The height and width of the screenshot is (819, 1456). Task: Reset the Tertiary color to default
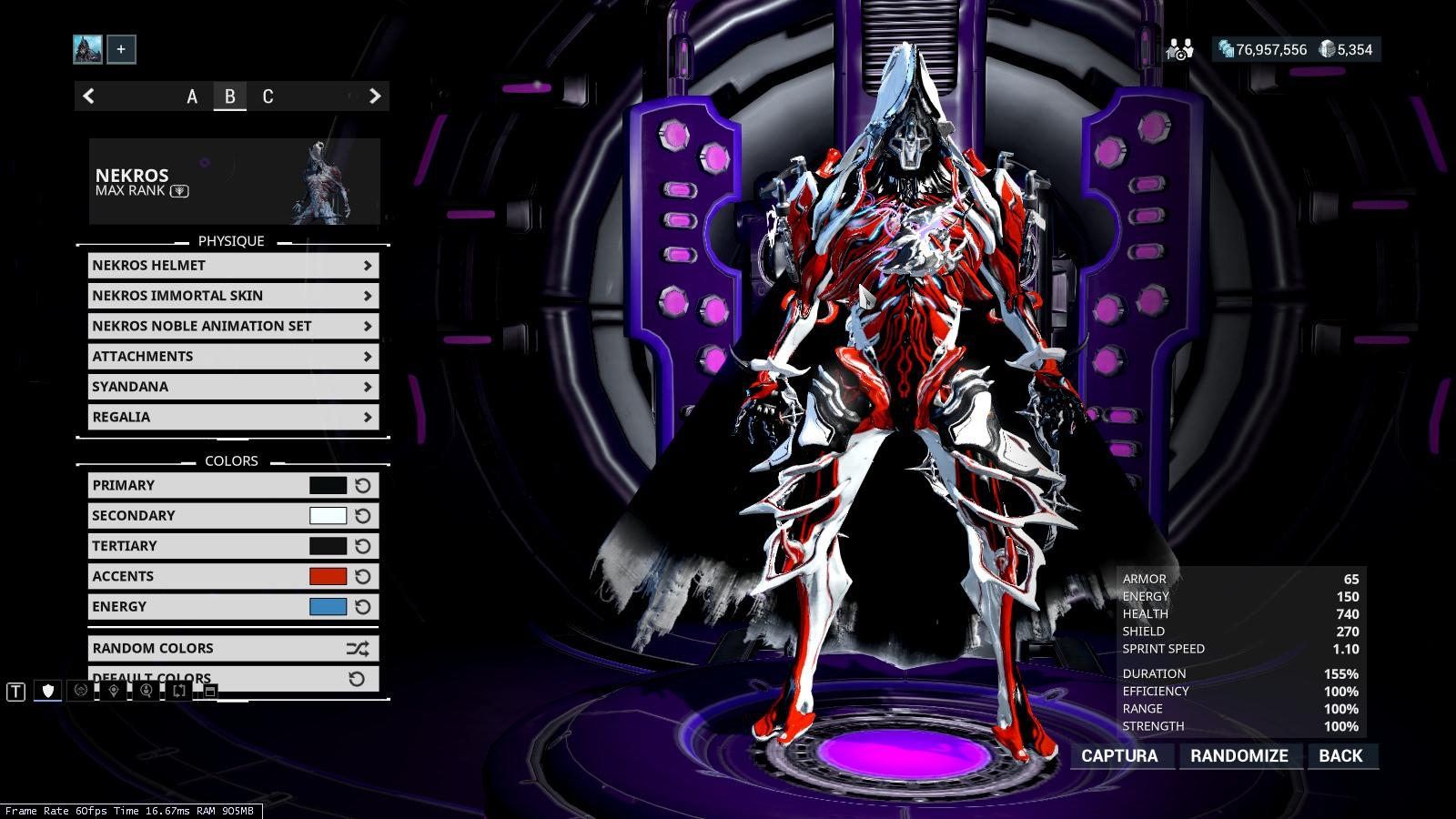pos(363,546)
